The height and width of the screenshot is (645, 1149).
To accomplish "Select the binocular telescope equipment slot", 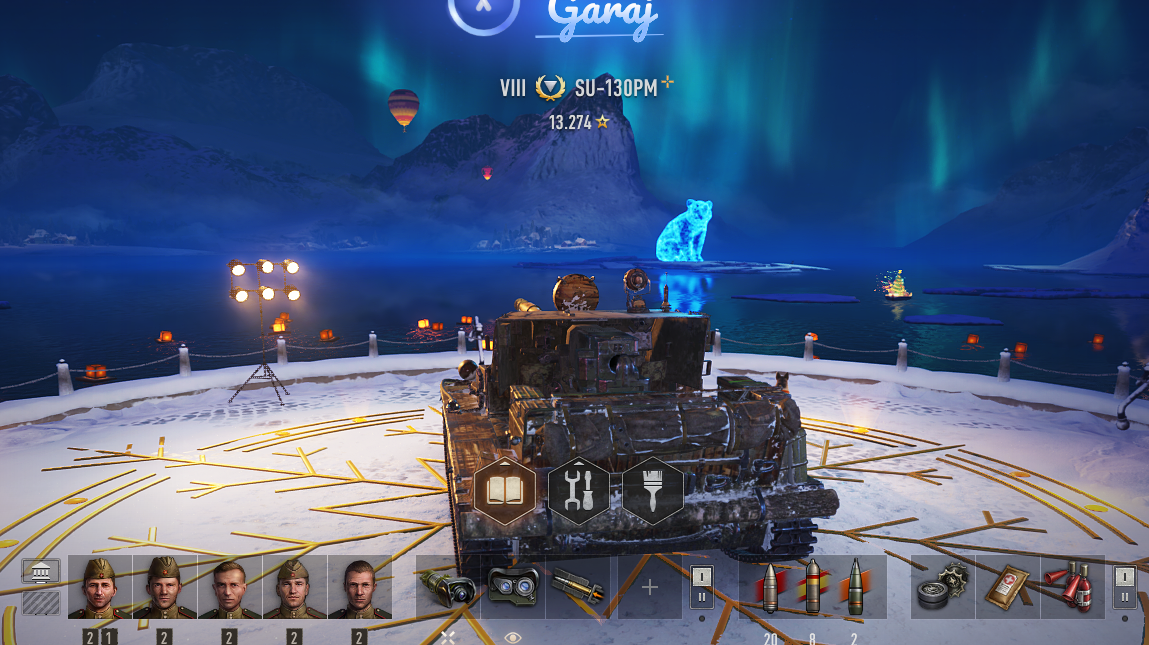I will [513, 587].
